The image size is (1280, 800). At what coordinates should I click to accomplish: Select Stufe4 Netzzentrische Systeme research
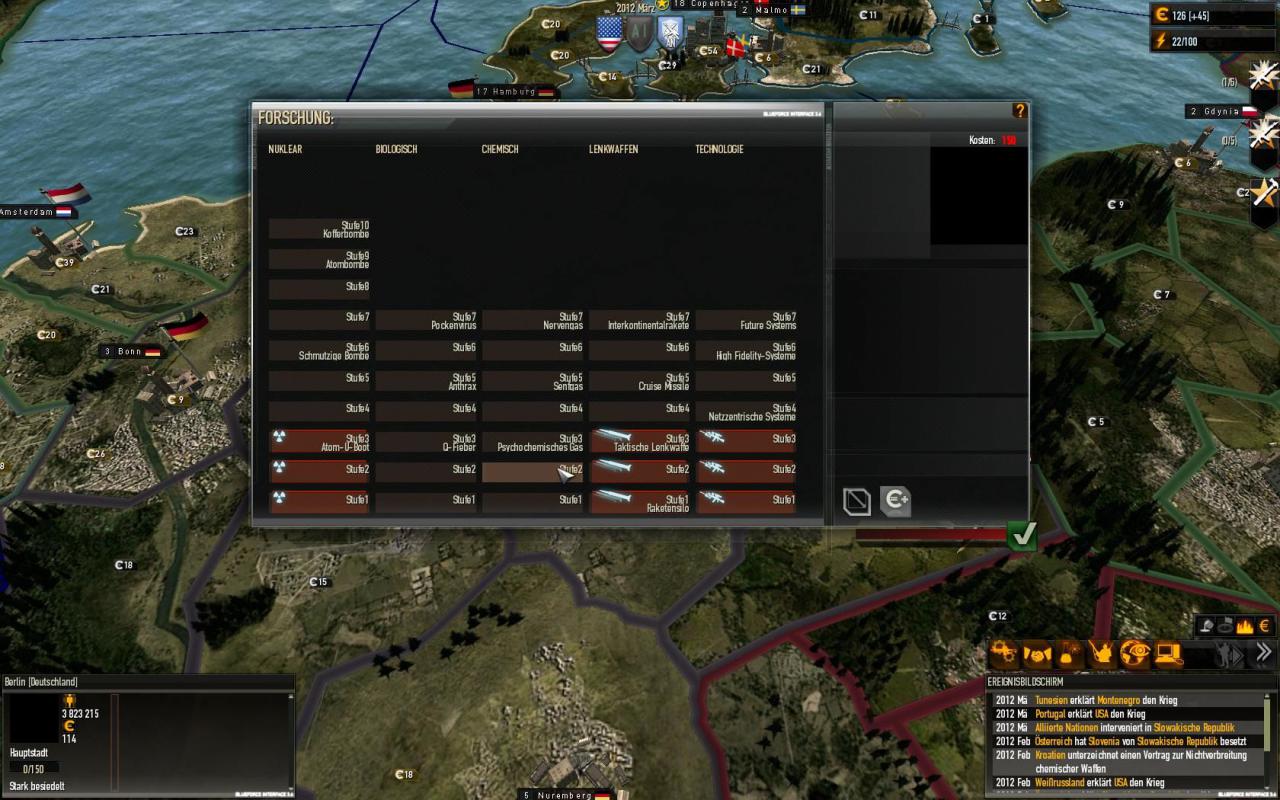[x=747, y=411]
